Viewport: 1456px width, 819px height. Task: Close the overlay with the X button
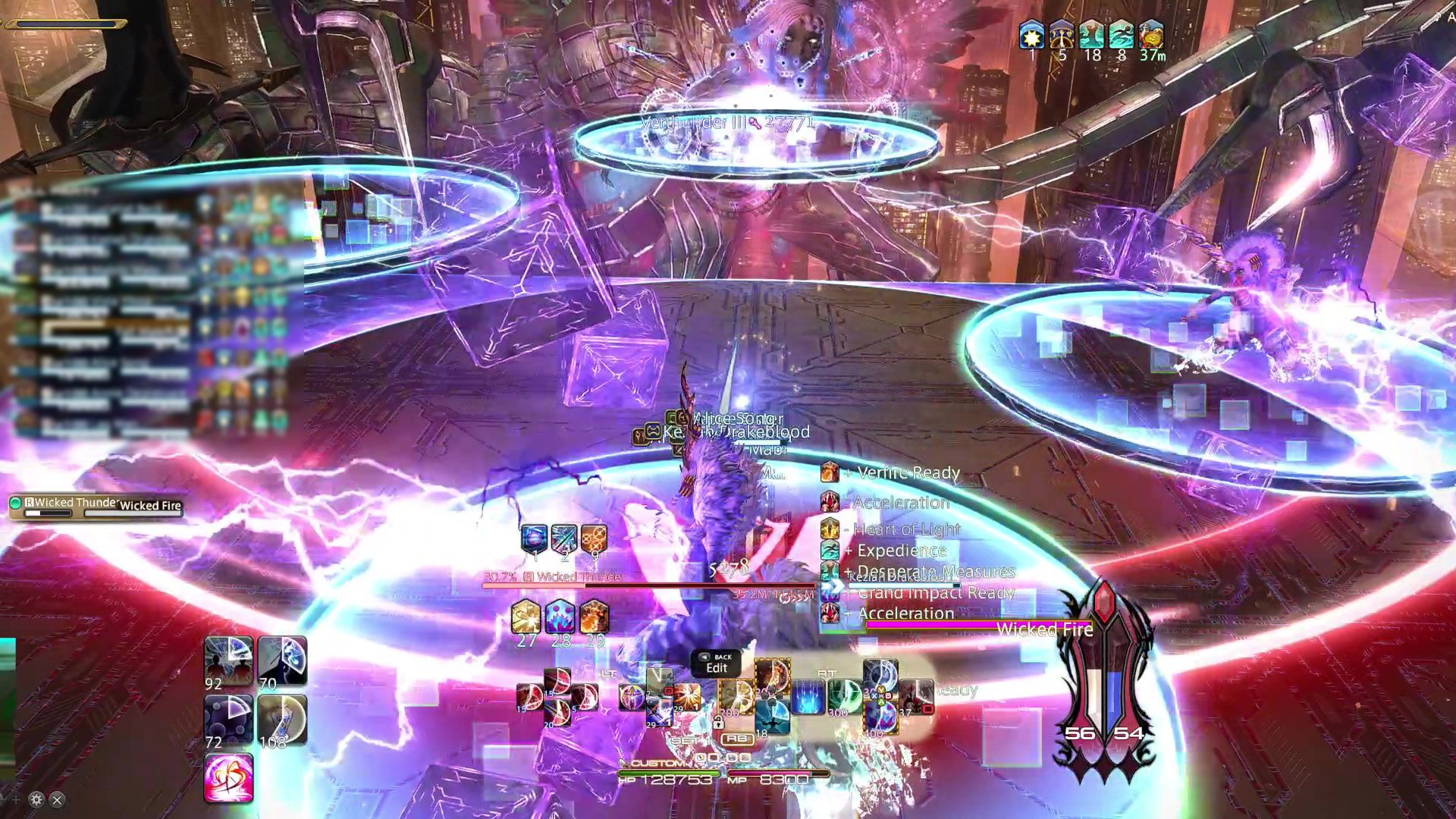coord(57,799)
